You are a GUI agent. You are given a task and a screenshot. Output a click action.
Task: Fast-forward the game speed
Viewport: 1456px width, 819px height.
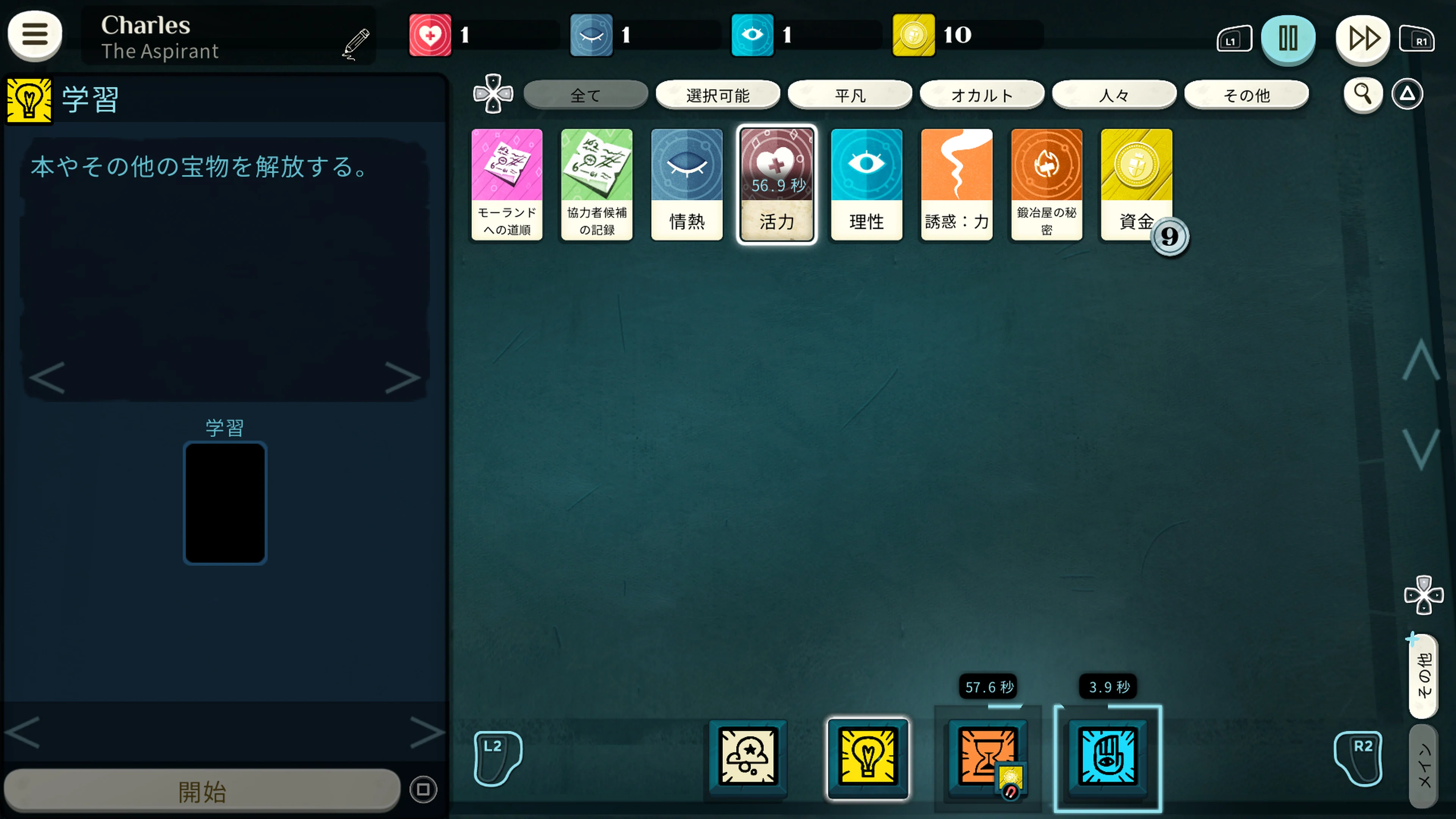click(x=1363, y=38)
